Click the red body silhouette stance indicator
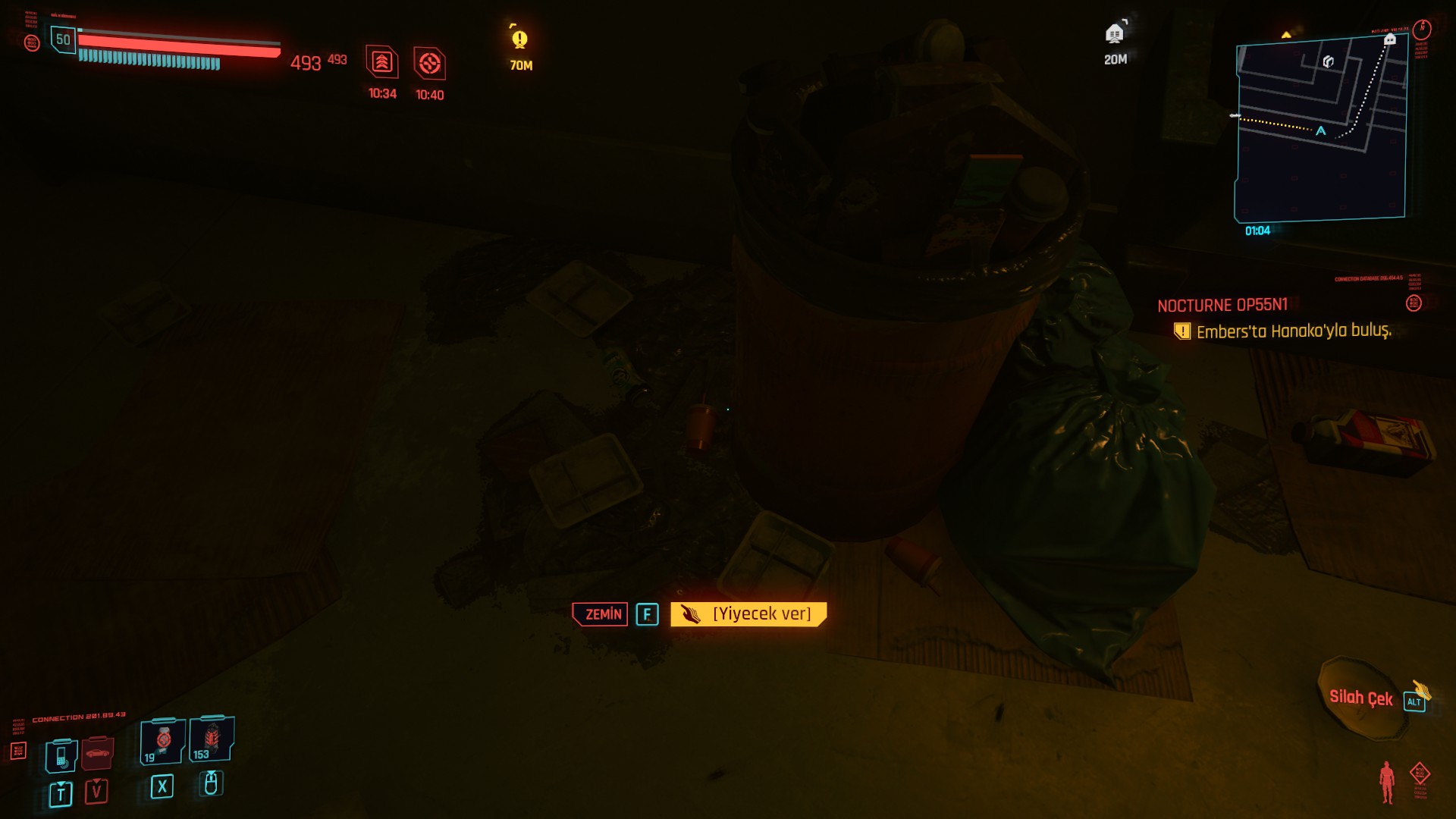The height and width of the screenshot is (819, 1456). [1387, 782]
